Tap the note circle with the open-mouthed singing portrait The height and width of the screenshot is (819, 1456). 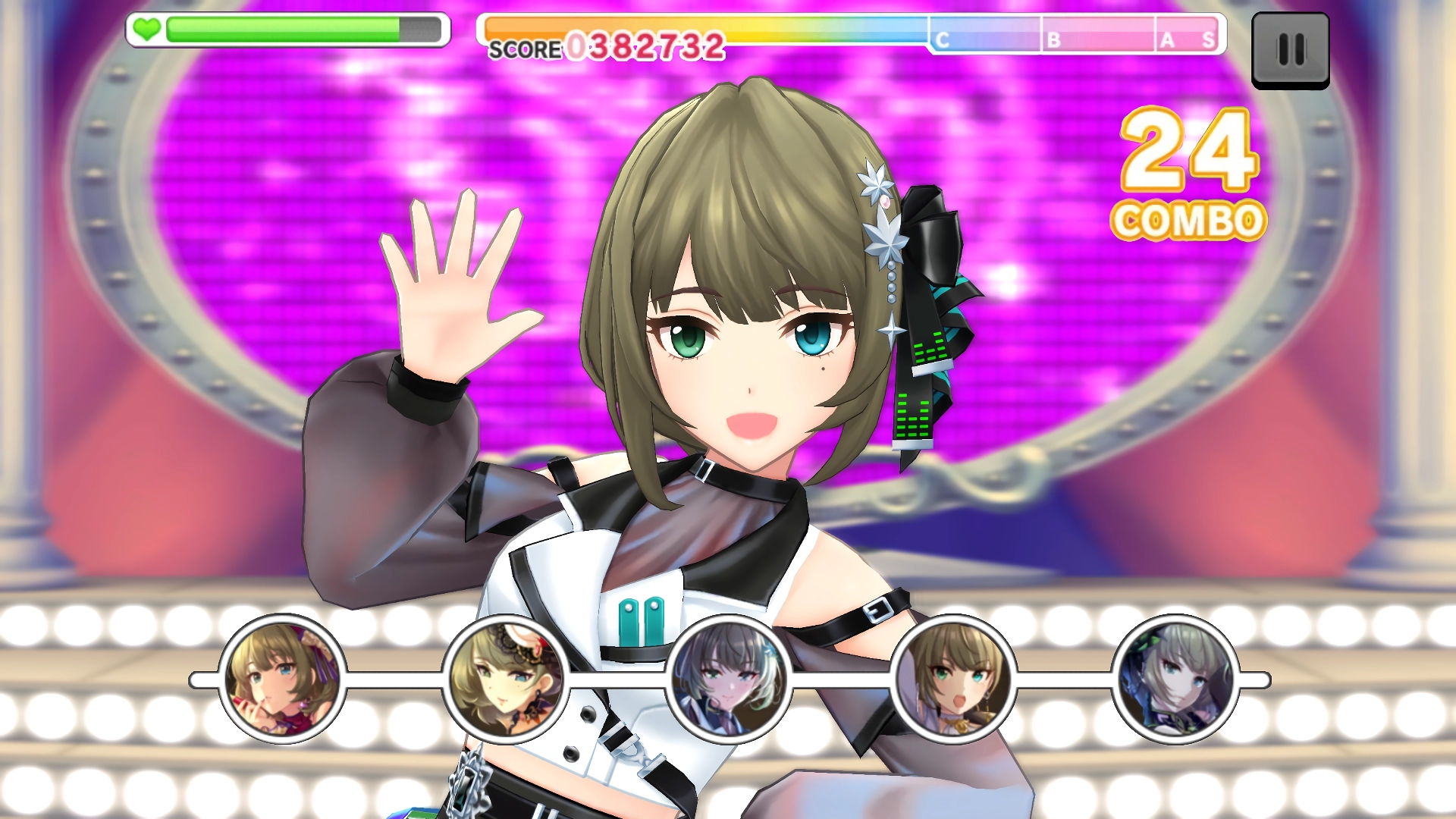tap(952, 679)
